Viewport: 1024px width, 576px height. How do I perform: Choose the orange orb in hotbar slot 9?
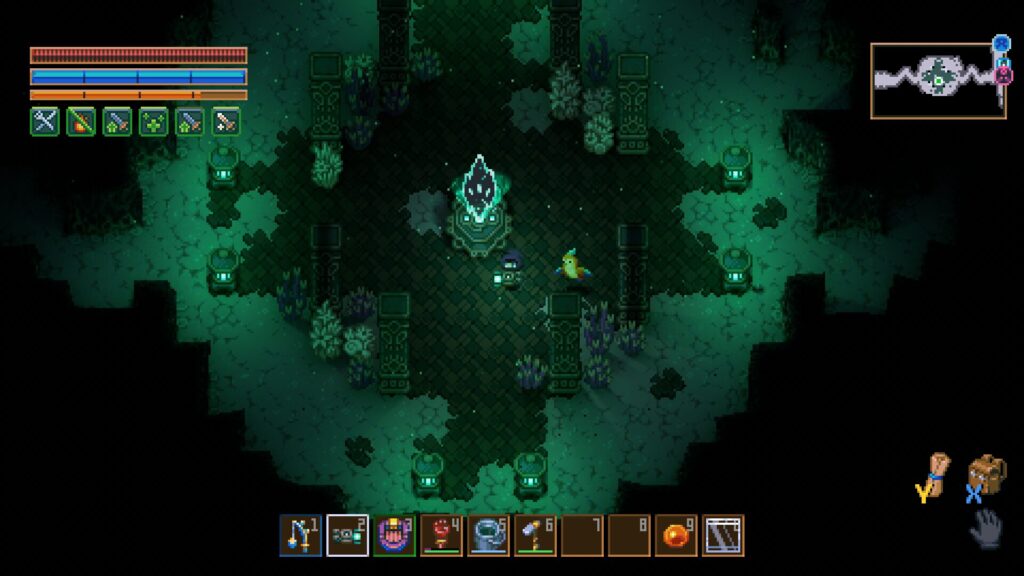tap(676, 535)
